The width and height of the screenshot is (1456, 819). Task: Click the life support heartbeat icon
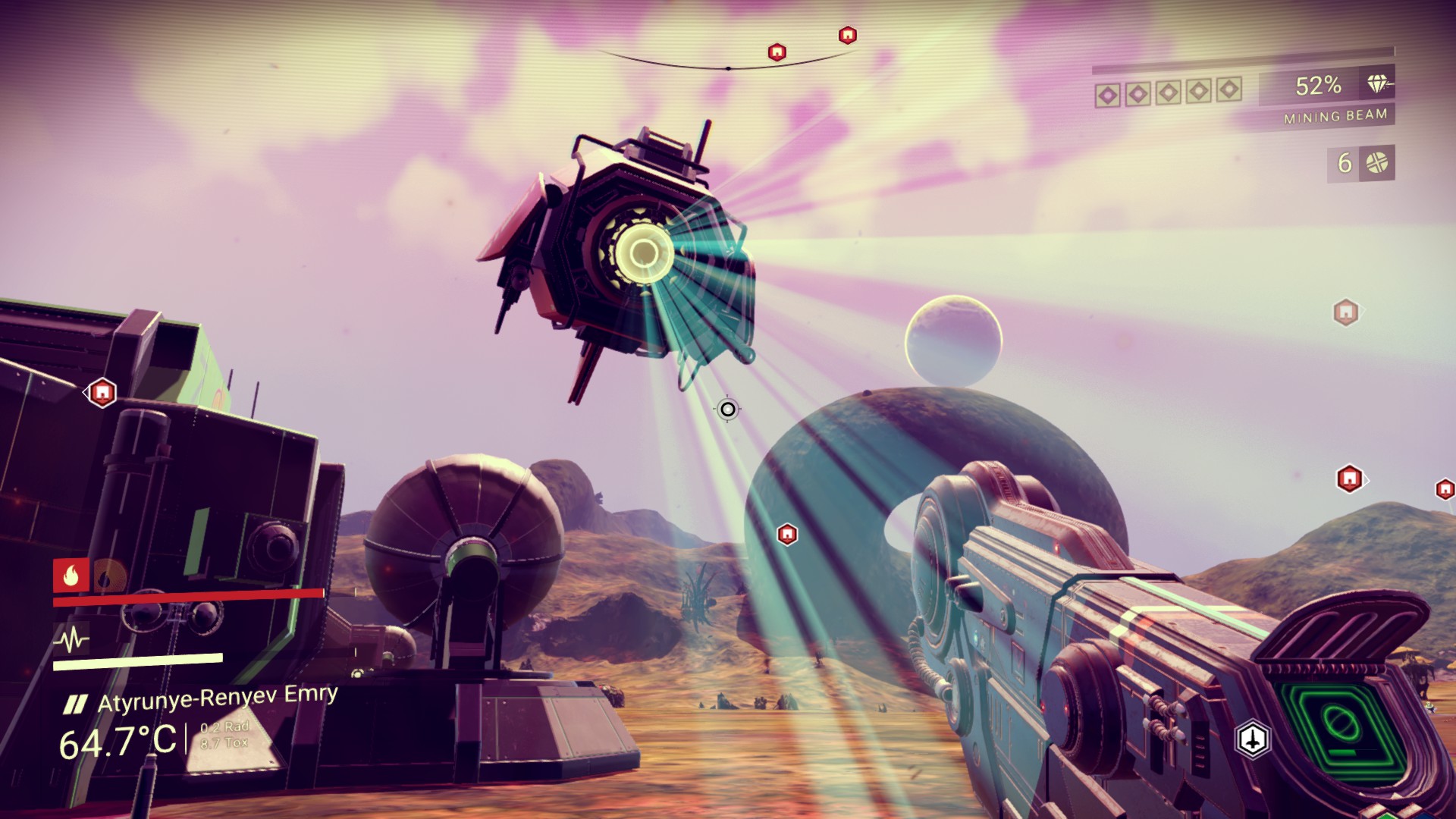71,640
